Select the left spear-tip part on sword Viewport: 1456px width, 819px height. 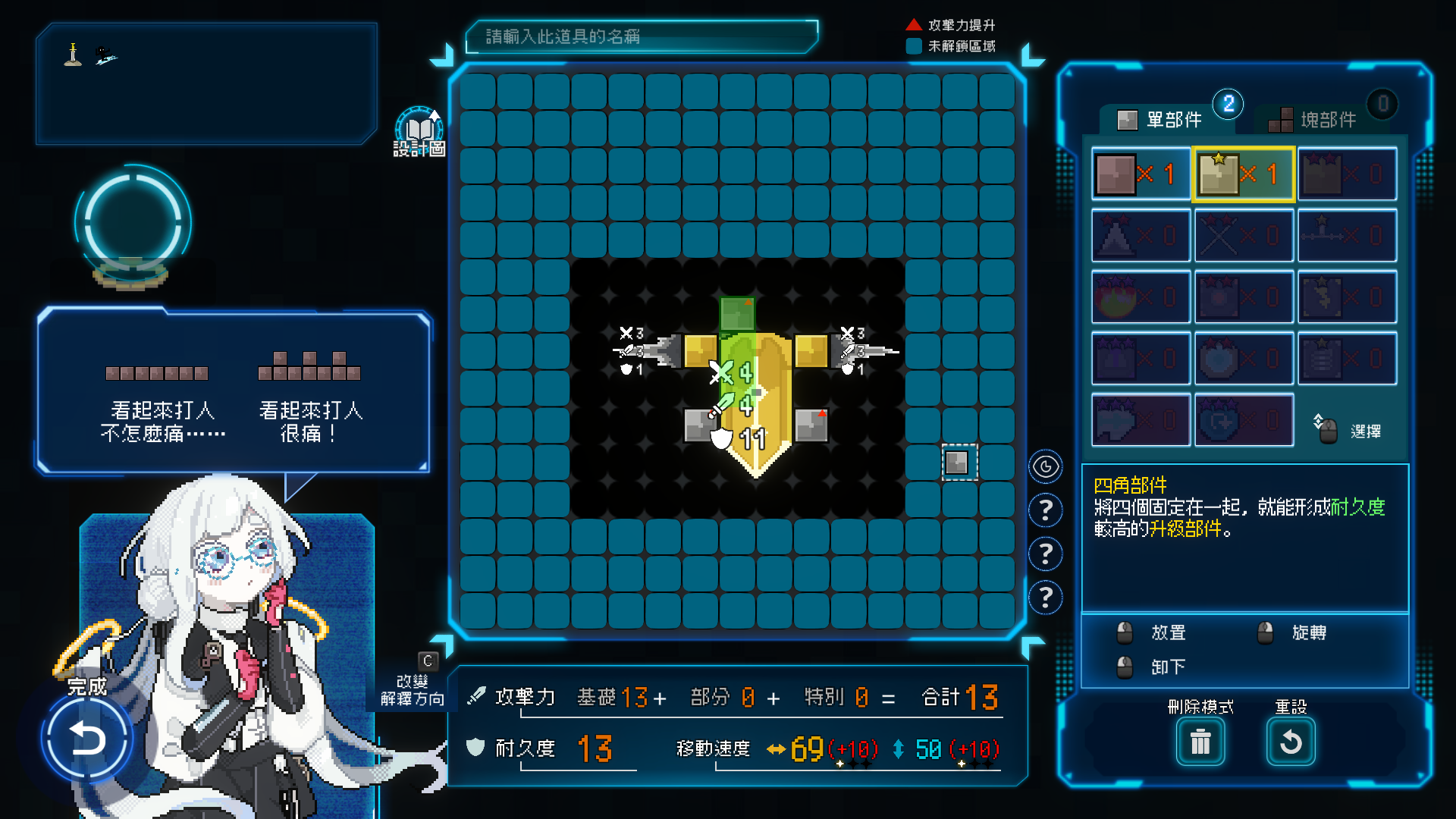coord(661,351)
